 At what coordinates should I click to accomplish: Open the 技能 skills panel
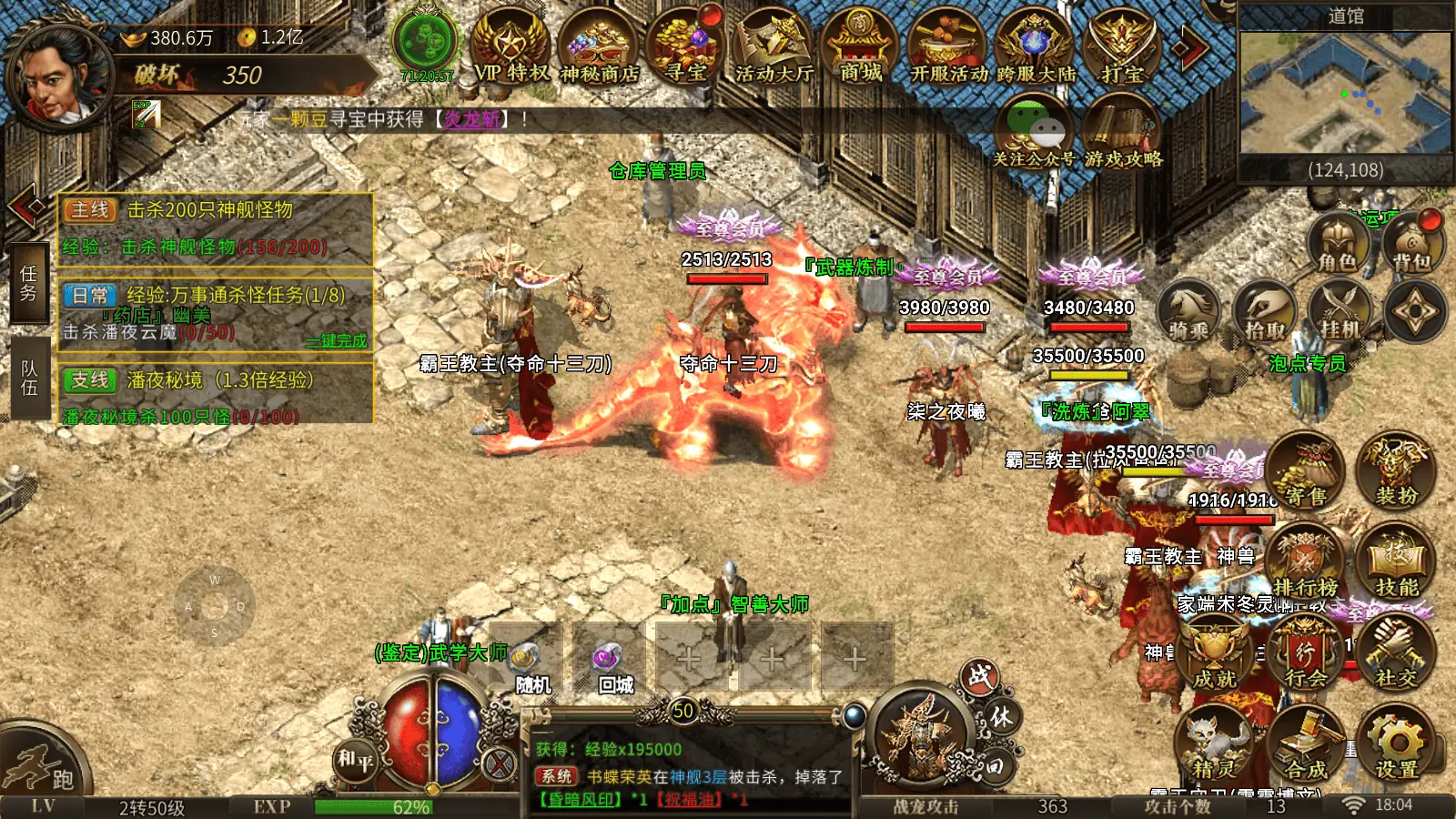[1396, 564]
